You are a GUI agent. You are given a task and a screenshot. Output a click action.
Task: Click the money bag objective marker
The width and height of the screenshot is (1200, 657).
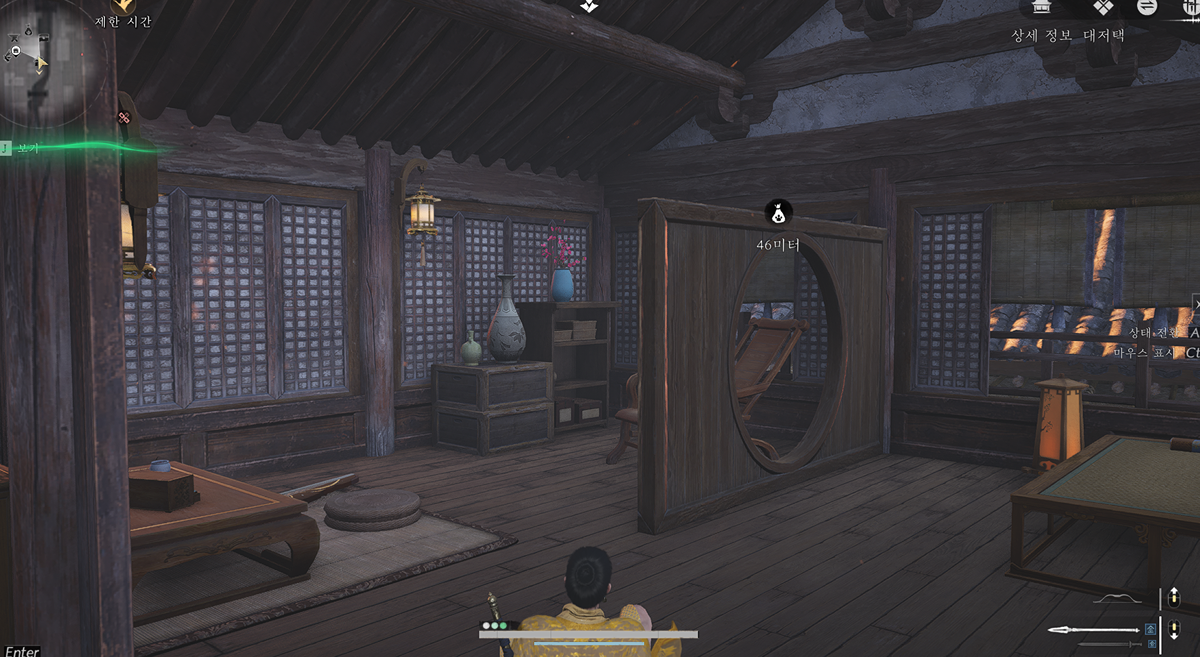[778, 212]
